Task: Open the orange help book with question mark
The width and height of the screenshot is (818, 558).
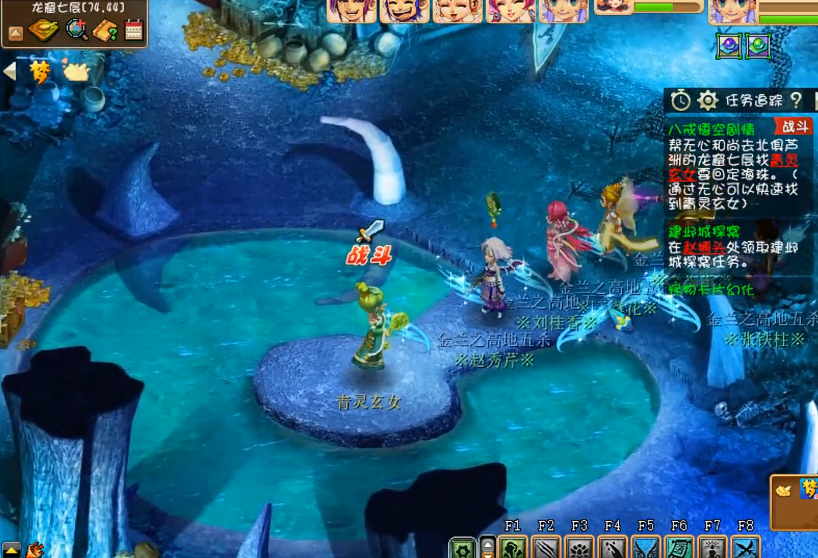Action: pos(105,30)
